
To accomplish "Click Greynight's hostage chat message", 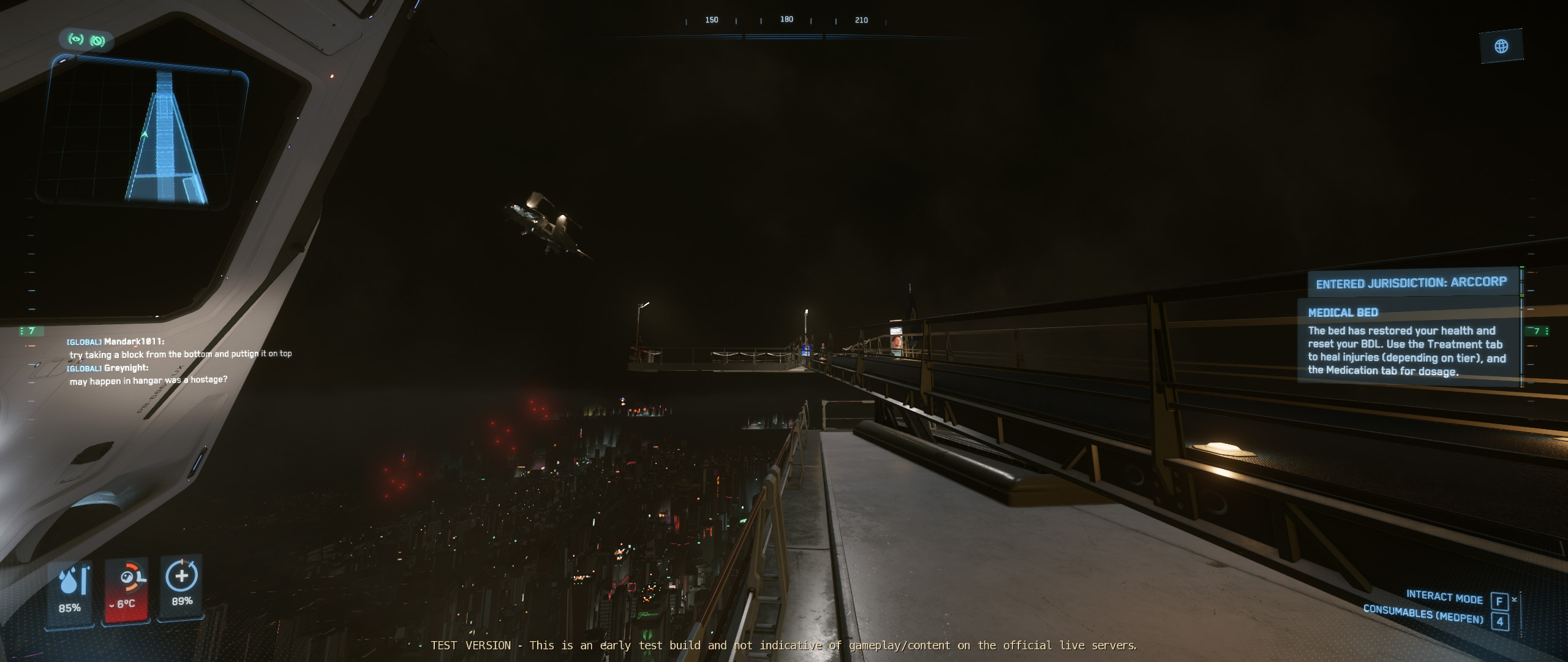I will pos(149,380).
